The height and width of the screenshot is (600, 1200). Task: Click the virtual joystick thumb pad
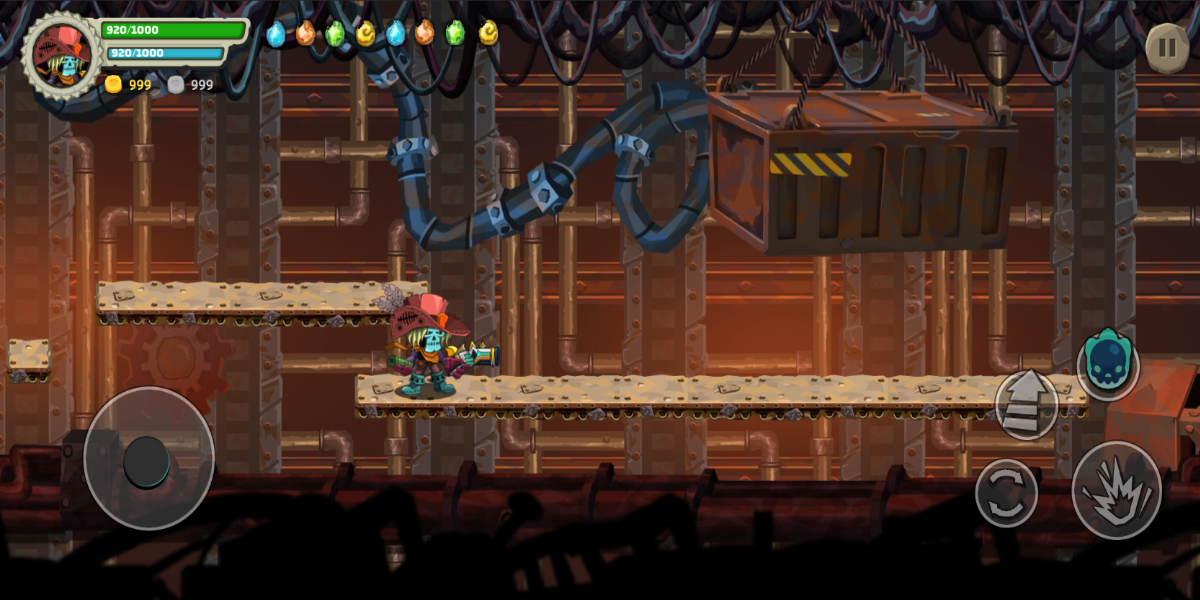tap(147, 460)
